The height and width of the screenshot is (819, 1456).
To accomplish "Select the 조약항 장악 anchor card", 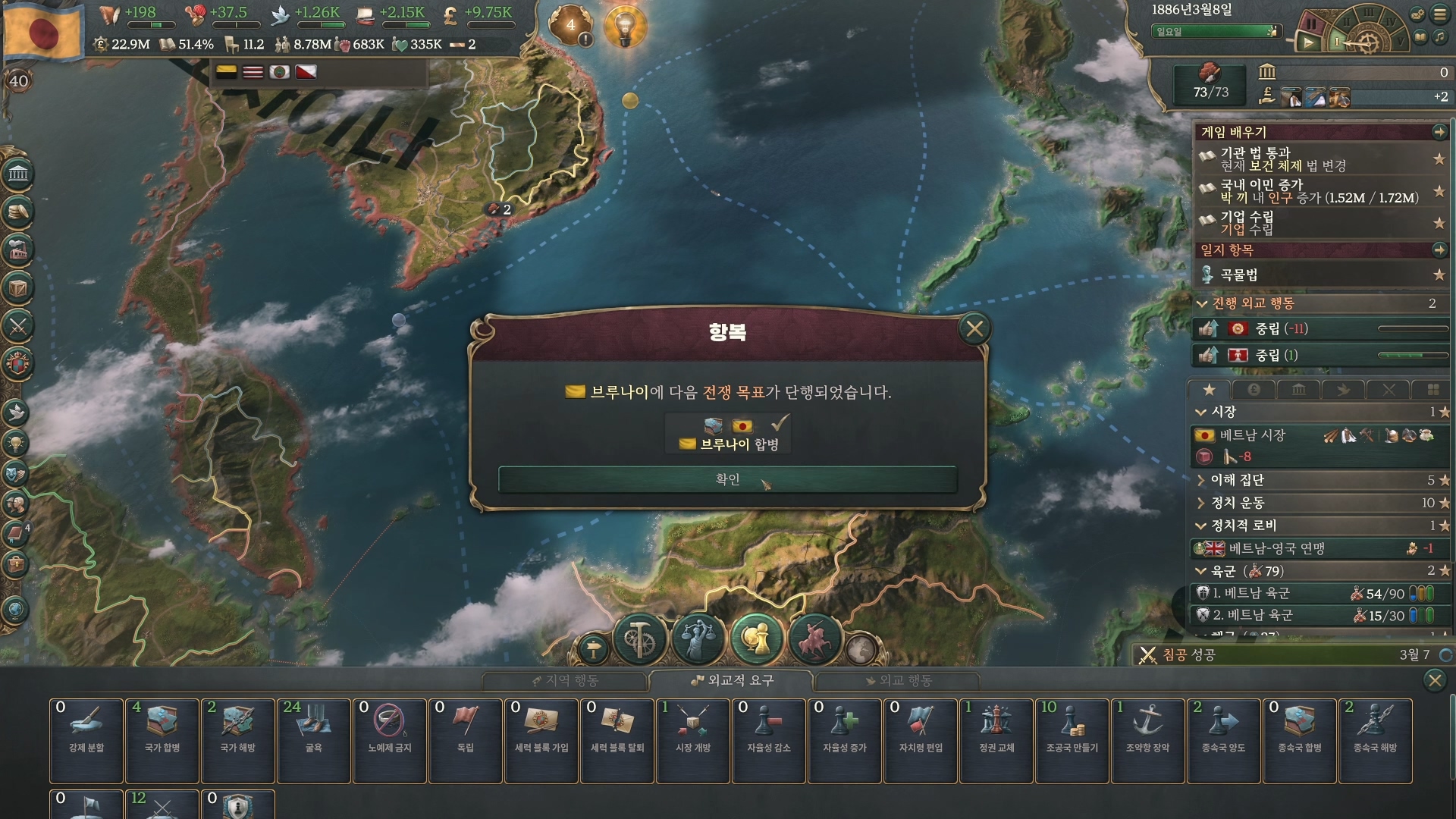I will (x=1148, y=740).
